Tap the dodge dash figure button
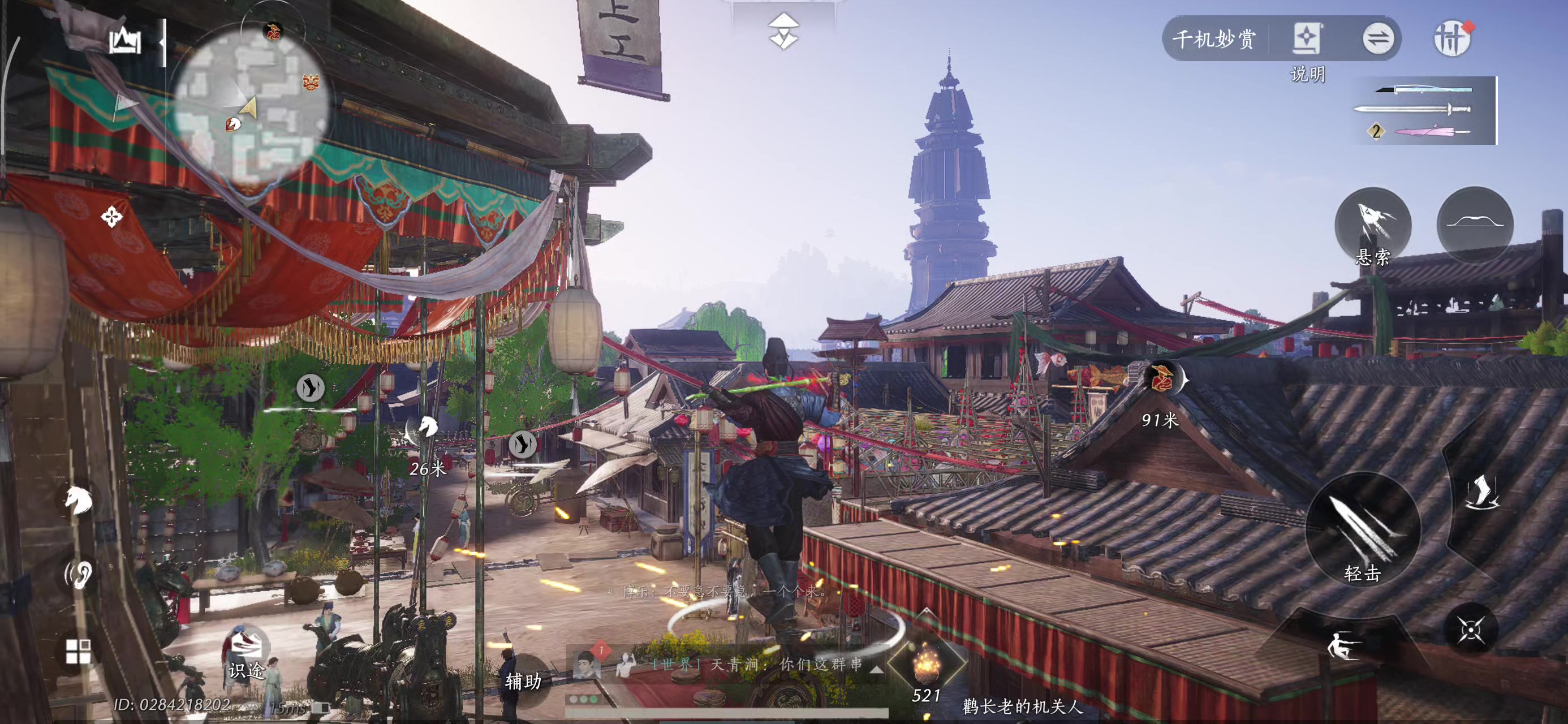Viewport: 1568px width, 724px height. point(1343,645)
